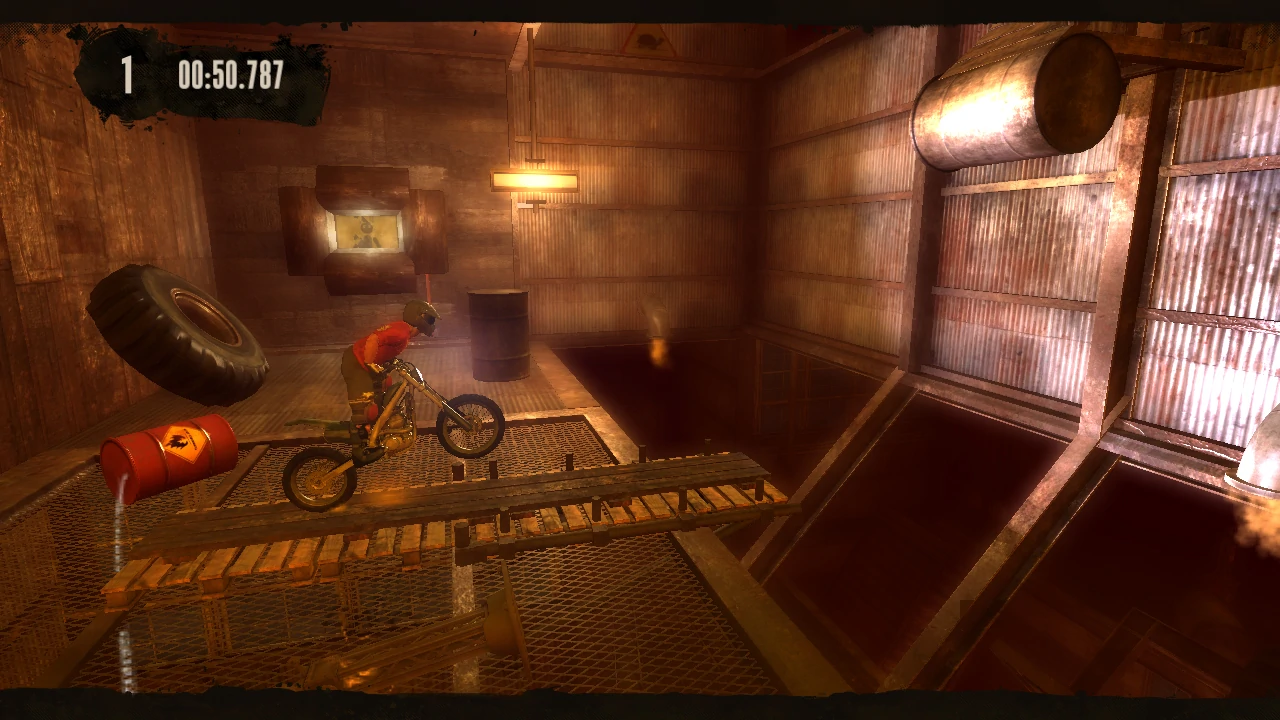Select the rusty cylindrical tank hanging top right

[1020, 95]
